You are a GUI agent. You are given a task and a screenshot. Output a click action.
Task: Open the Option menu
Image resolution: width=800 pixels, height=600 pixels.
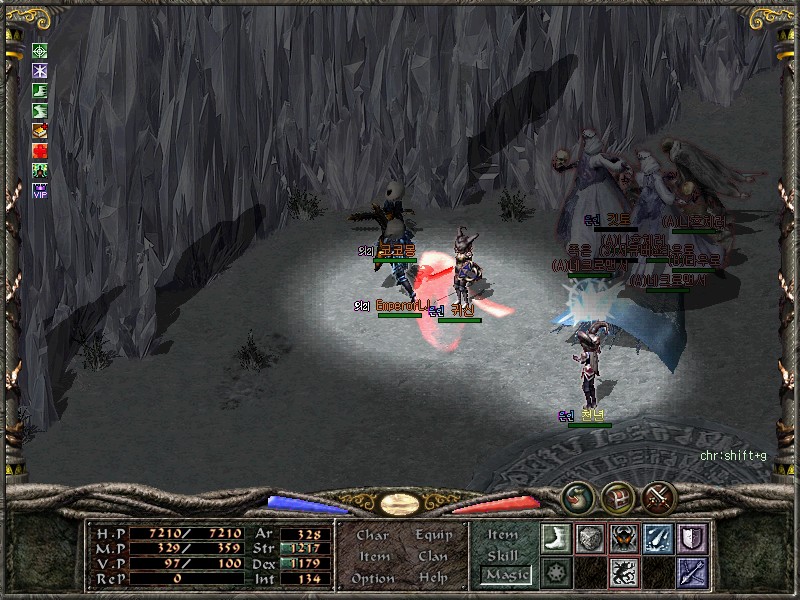pos(372,578)
